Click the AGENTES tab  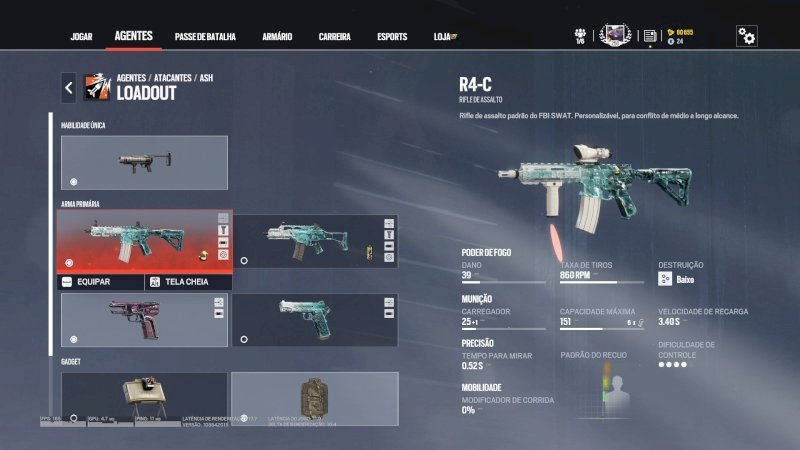click(x=134, y=36)
